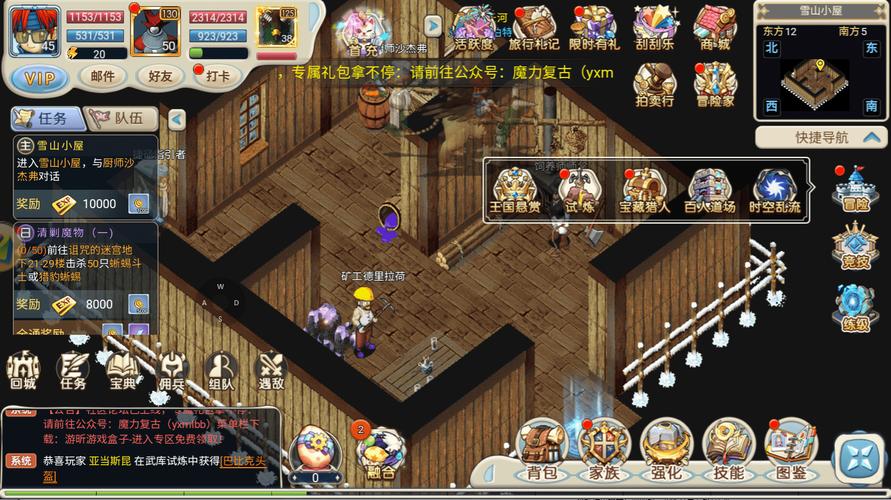891x500 pixels.
Task: Switch to the 队伍 team tab
Action: tap(123, 118)
